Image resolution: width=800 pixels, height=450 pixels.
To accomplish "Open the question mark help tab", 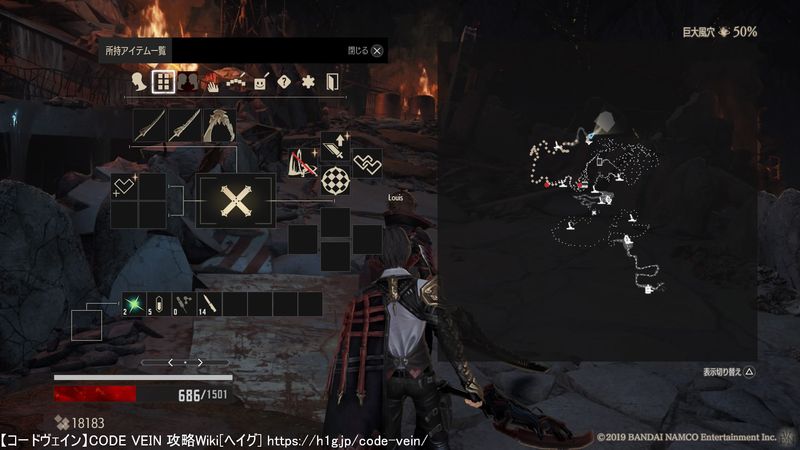I will coord(284,82).
